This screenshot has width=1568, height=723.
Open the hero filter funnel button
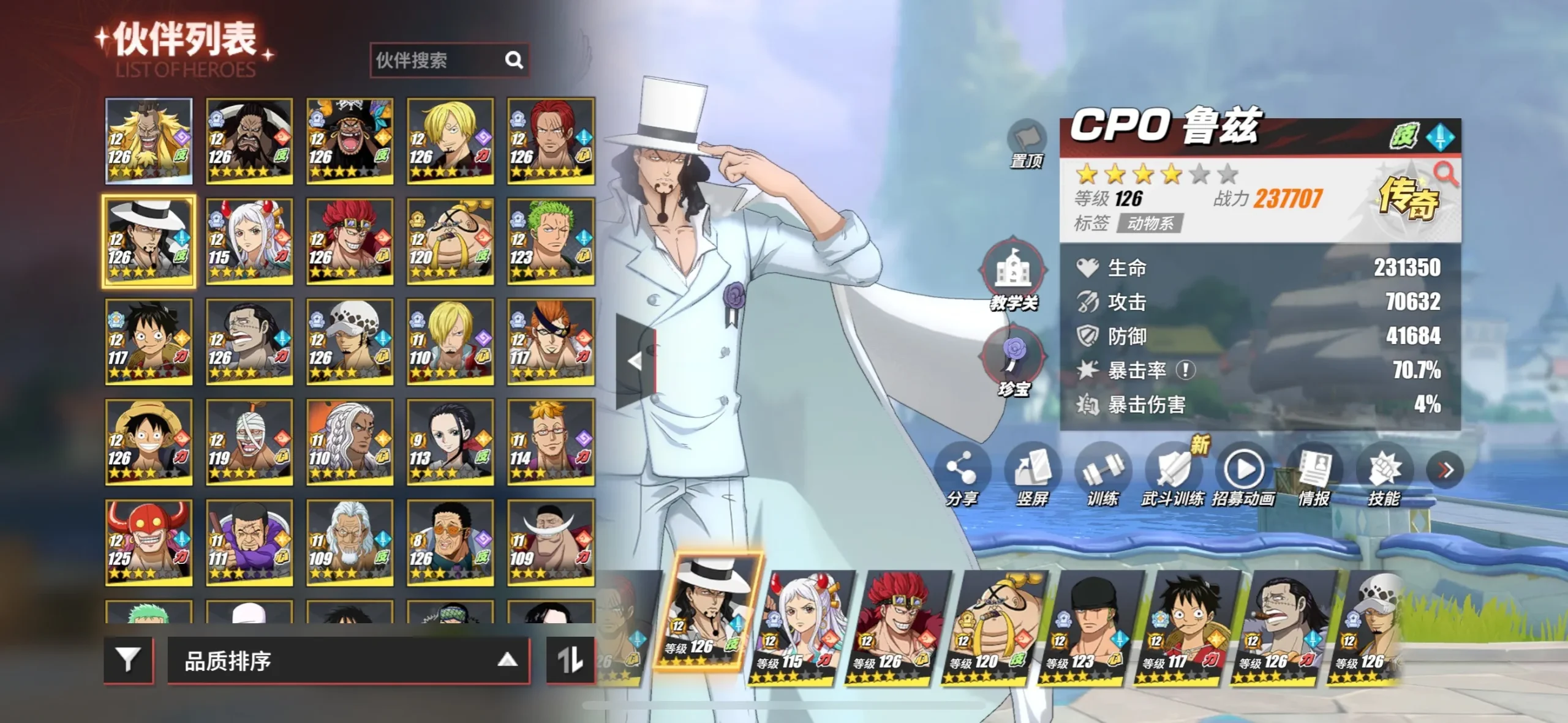point(128,660)
